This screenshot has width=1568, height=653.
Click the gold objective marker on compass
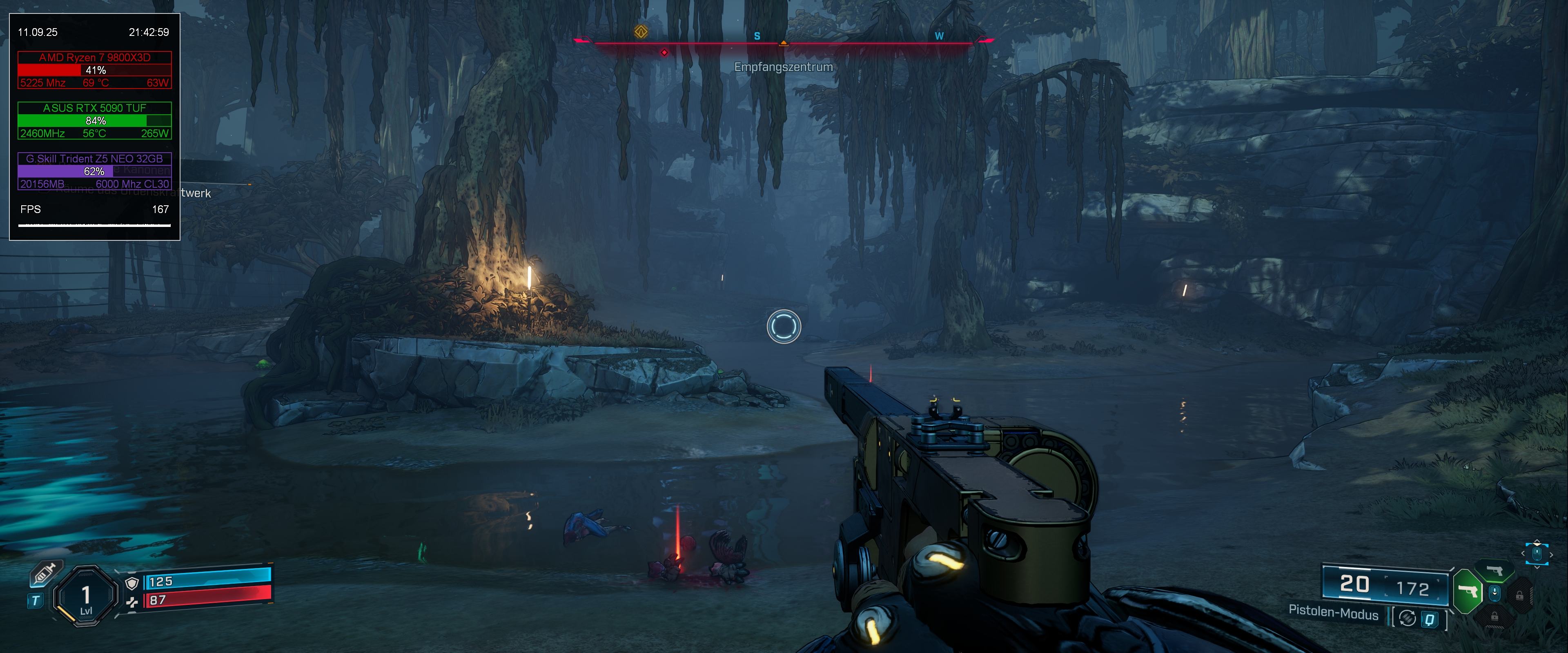coord(641,32)
